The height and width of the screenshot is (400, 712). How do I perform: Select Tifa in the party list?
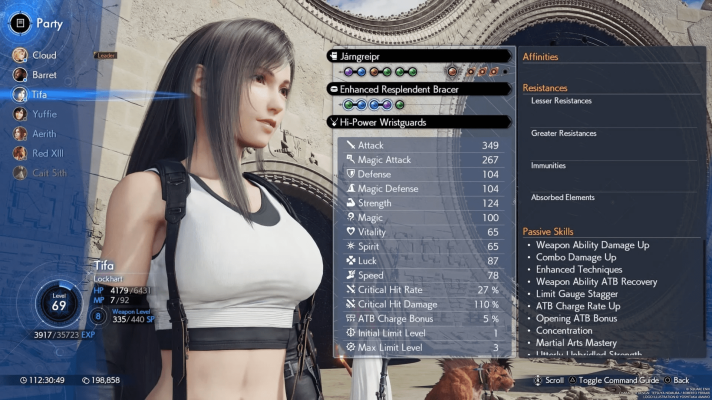pos(40,93)
